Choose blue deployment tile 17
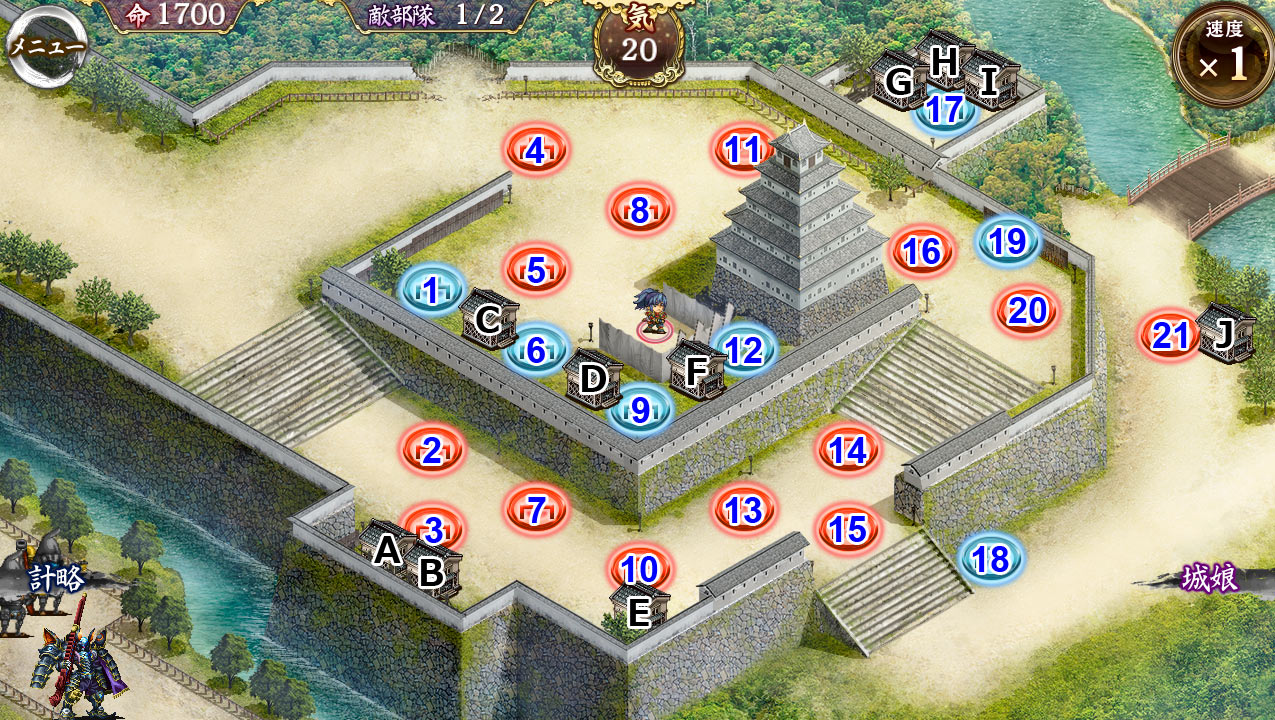 (x=944, y=109)
